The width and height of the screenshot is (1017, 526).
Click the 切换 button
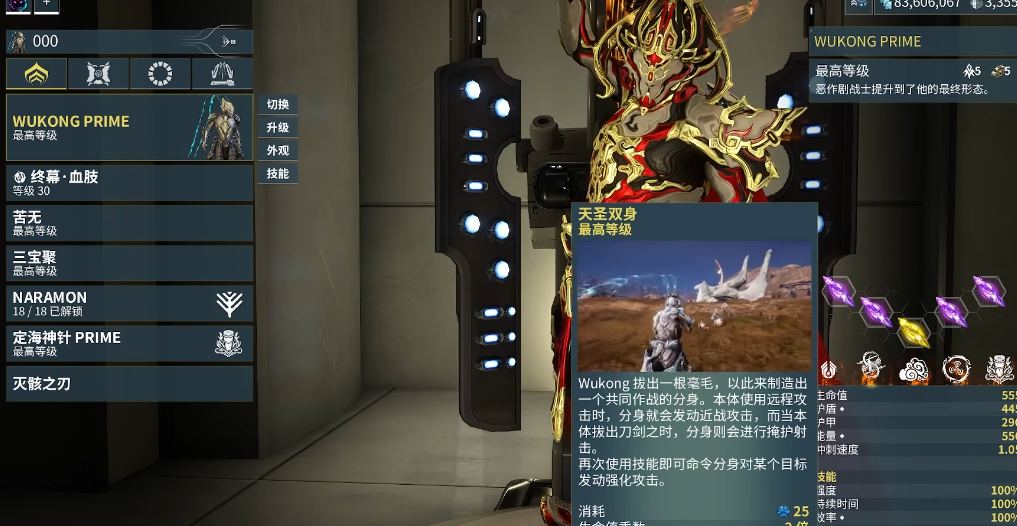(x=278, y=105)
